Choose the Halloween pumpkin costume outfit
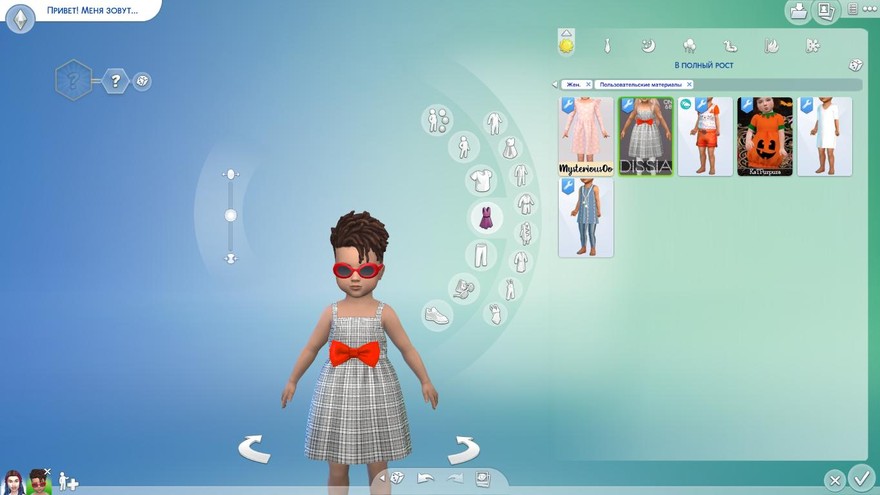The height and width of the screenshot is (495, 880). click(765, 135)
